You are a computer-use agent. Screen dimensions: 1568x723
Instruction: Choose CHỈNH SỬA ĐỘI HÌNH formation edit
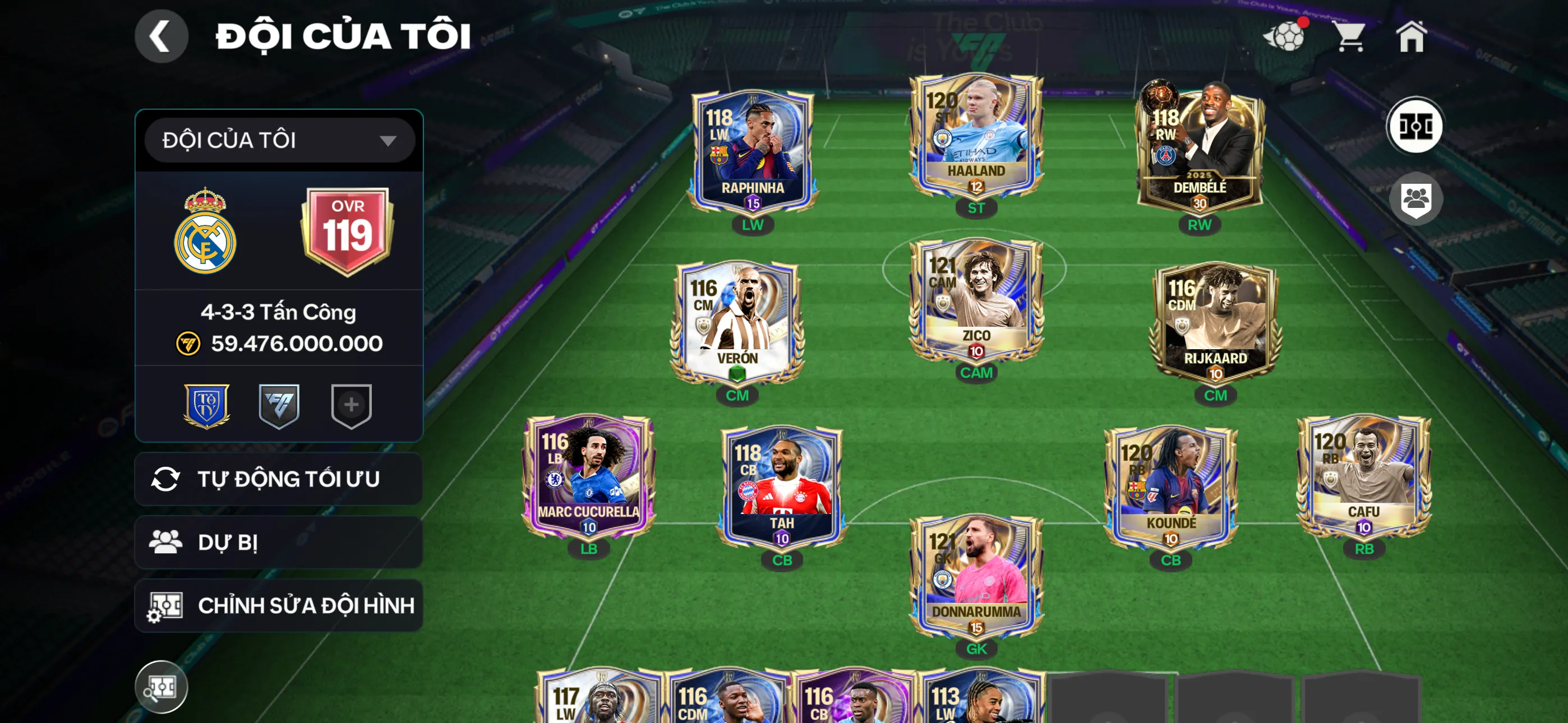[x=279, y=605]
